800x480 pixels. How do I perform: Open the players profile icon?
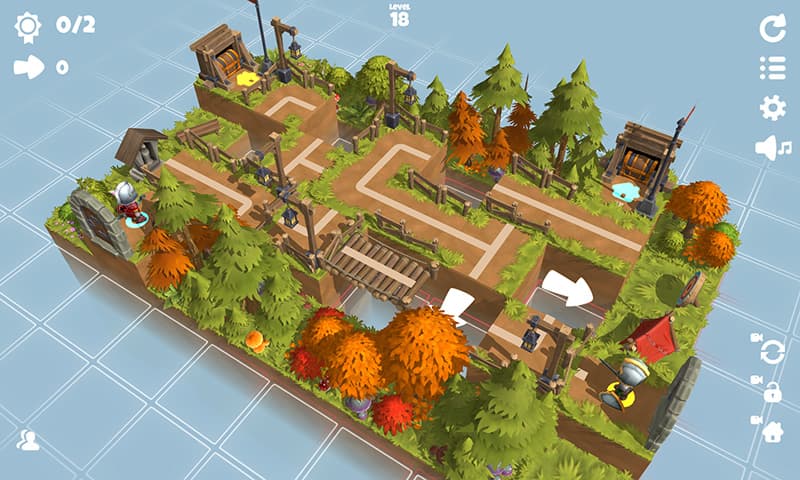point(28,440)
